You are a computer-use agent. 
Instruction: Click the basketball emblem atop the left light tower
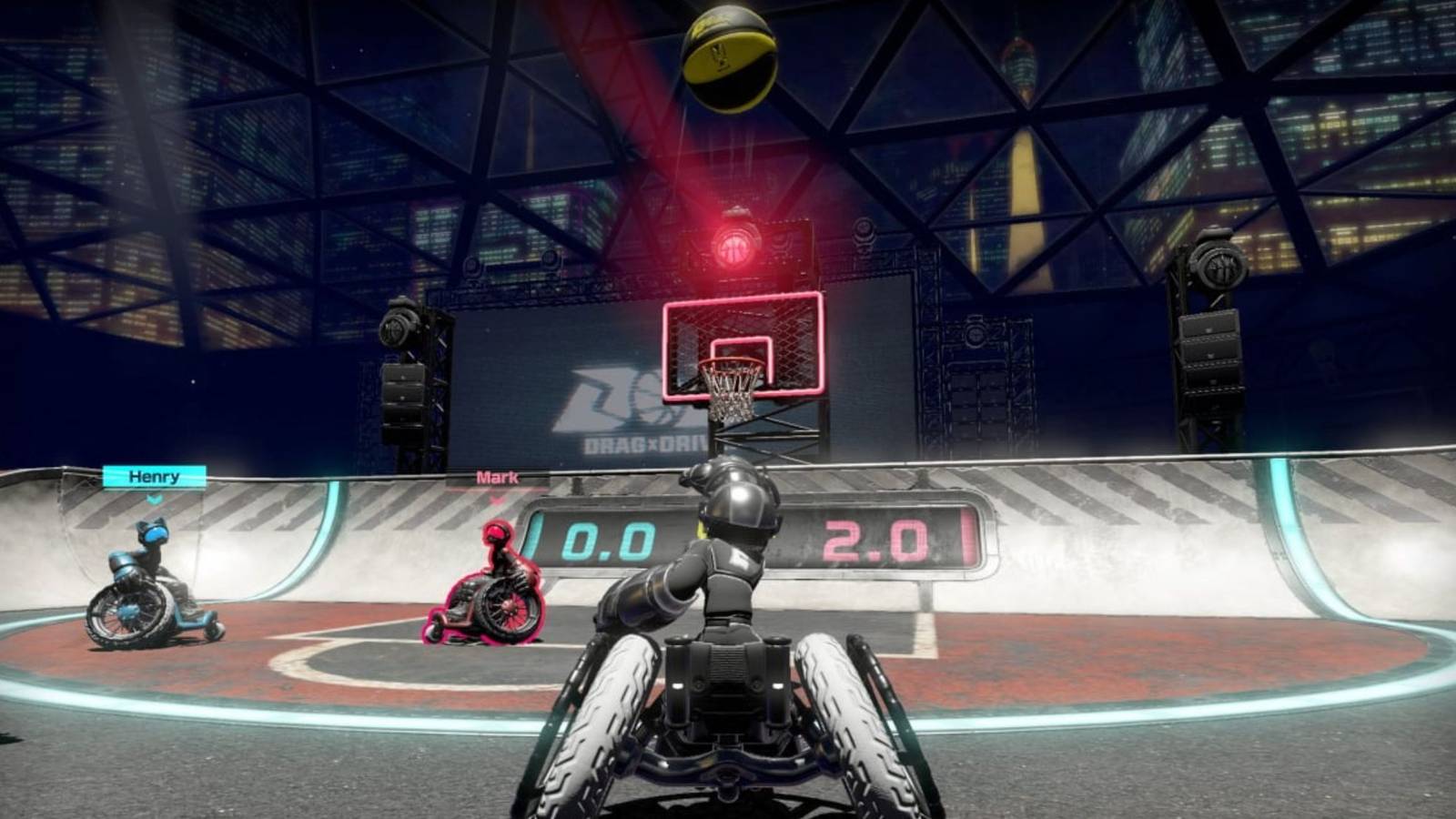pyautogui.click(x=396, y=329)
